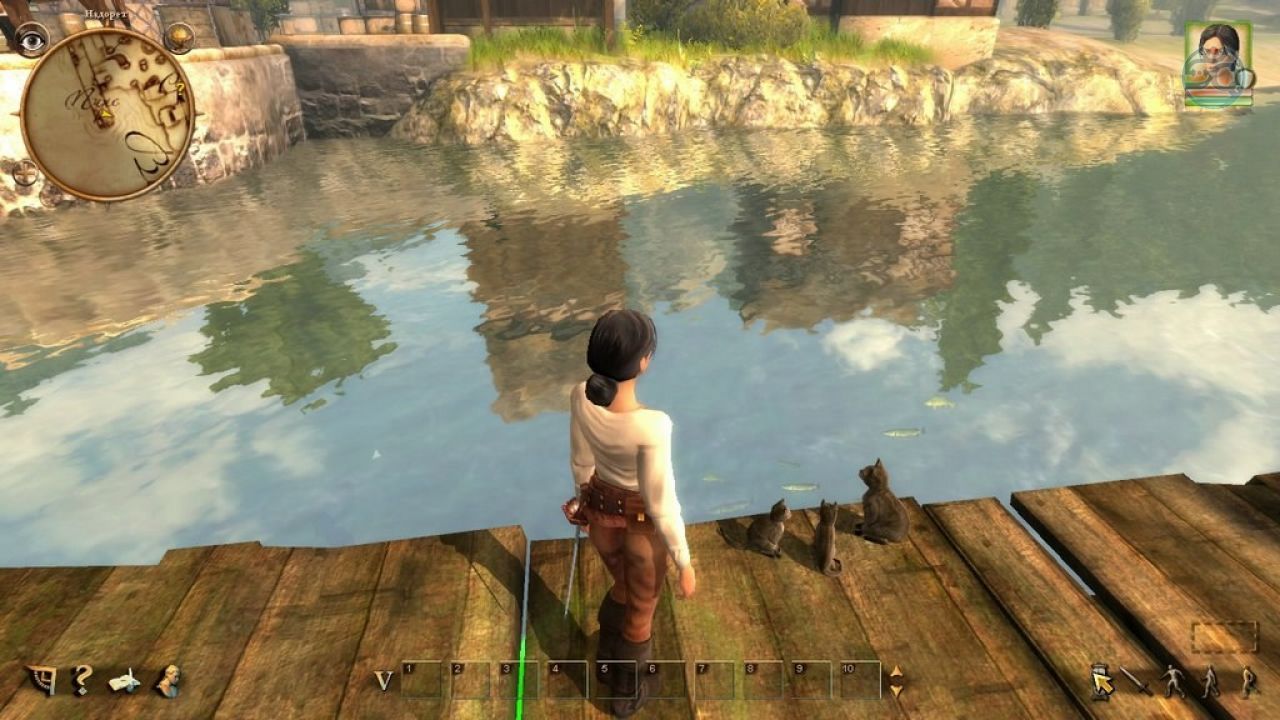Viewport: 1280px width, 720px height.
Task: Click the golden globe button above the minimap
Action: [179, 37]
